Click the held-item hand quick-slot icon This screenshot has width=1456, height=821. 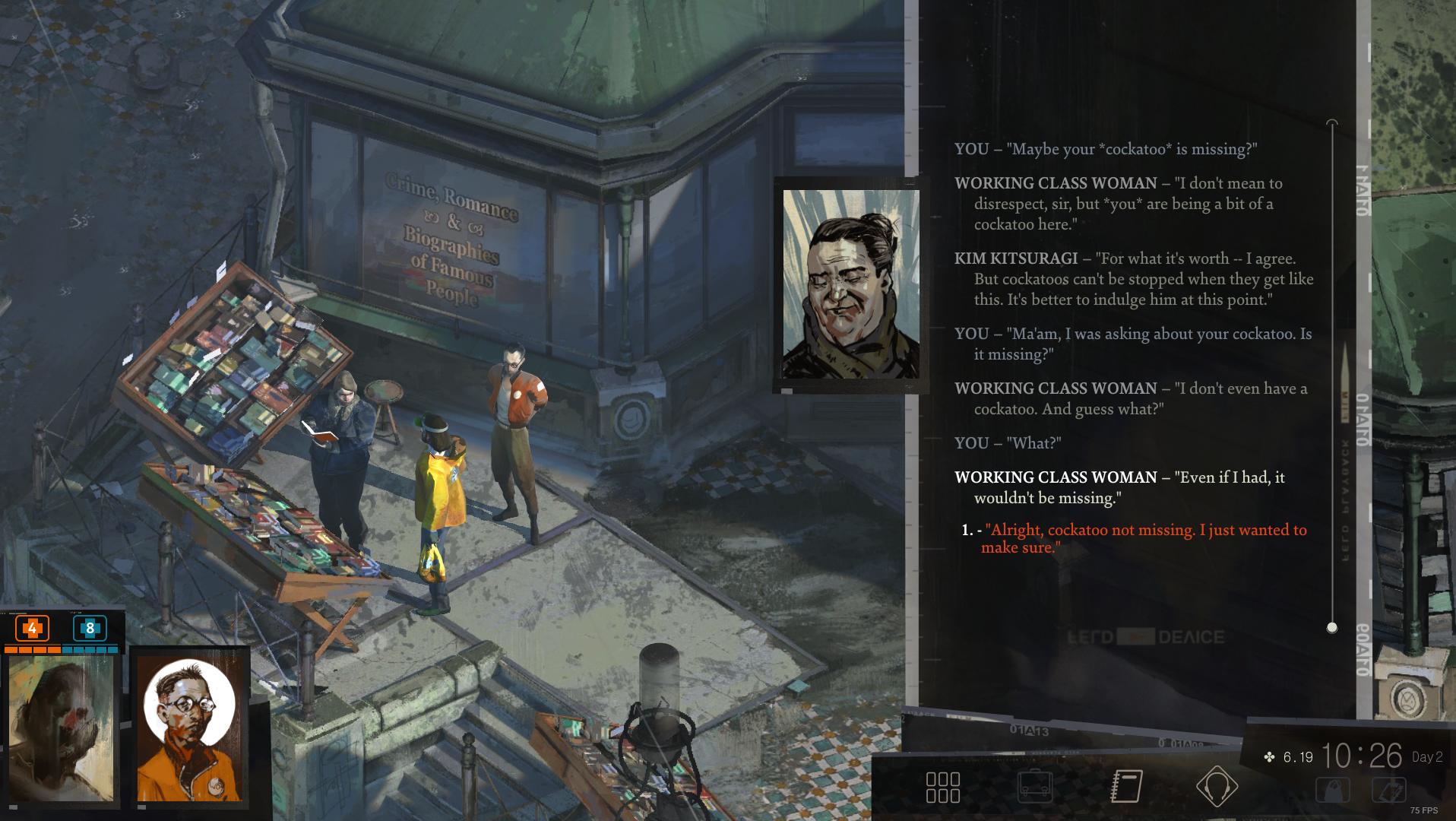pyautogui.click(x=1389, y=791)
